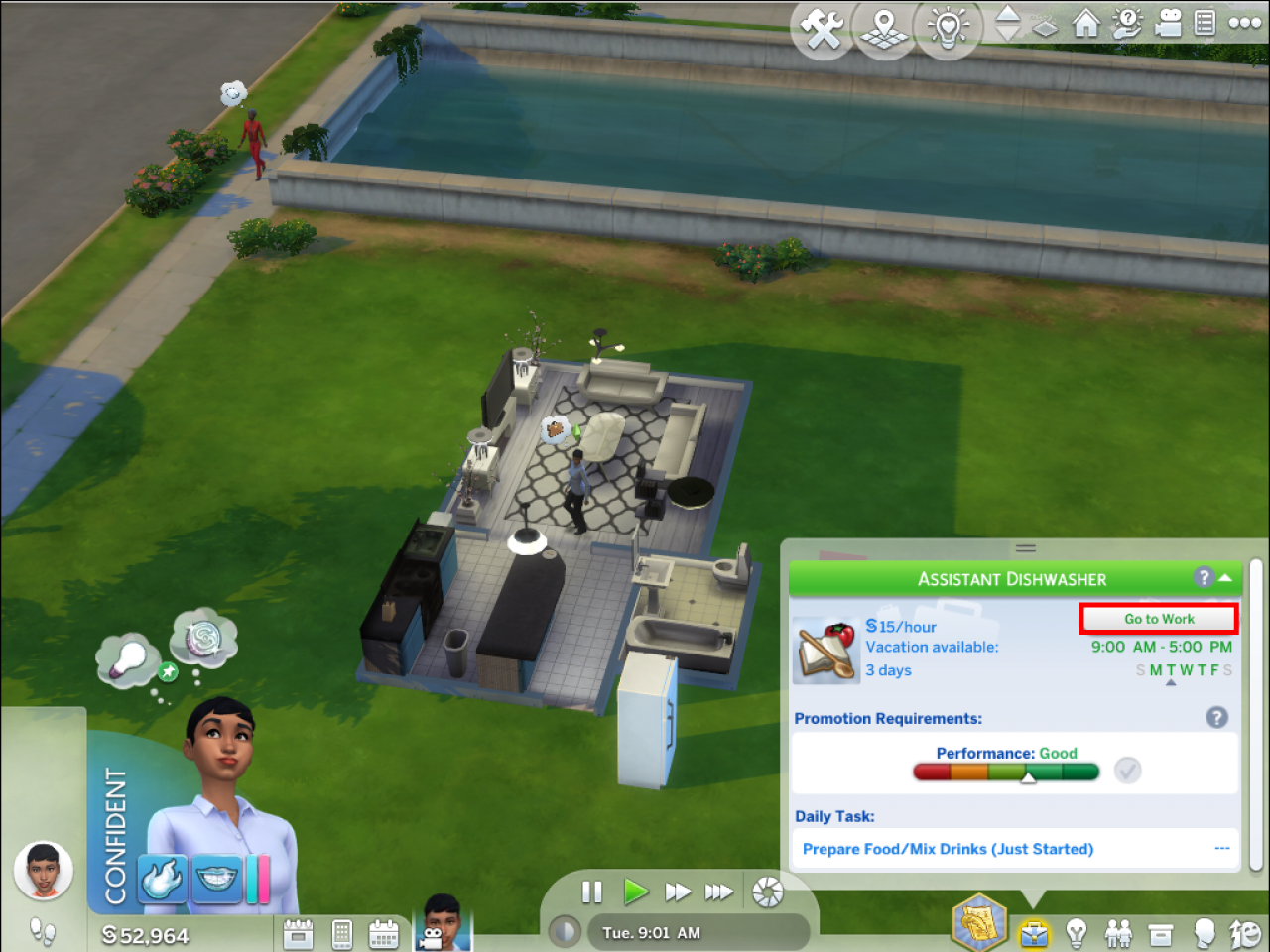The height and width of the screenshot is (952, 1270).
Task: Take a screenshot with the camera aperture icon
Action: (764, 891)
